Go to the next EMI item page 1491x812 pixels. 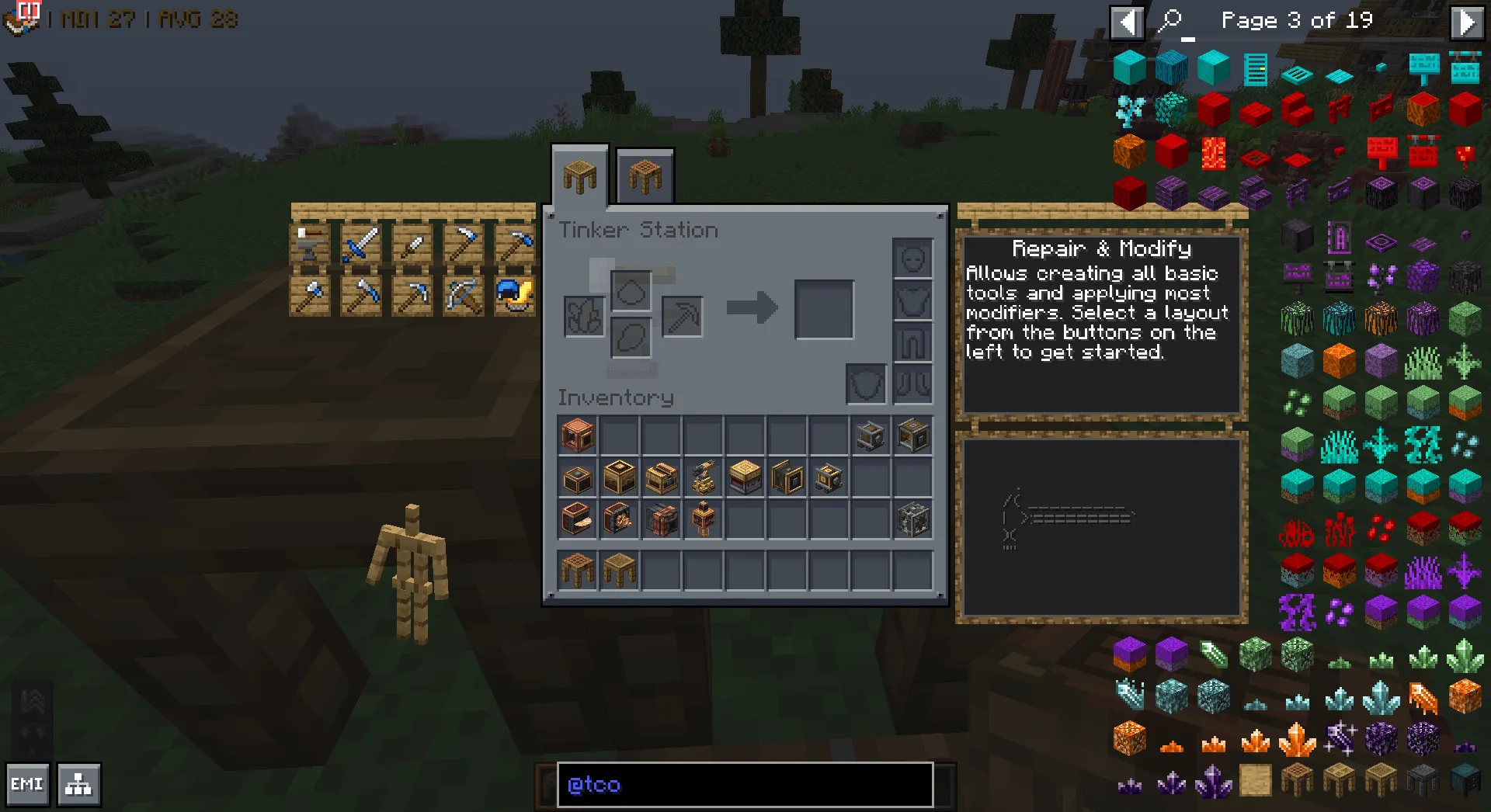pyautogui.click(x=1466, y=22)
